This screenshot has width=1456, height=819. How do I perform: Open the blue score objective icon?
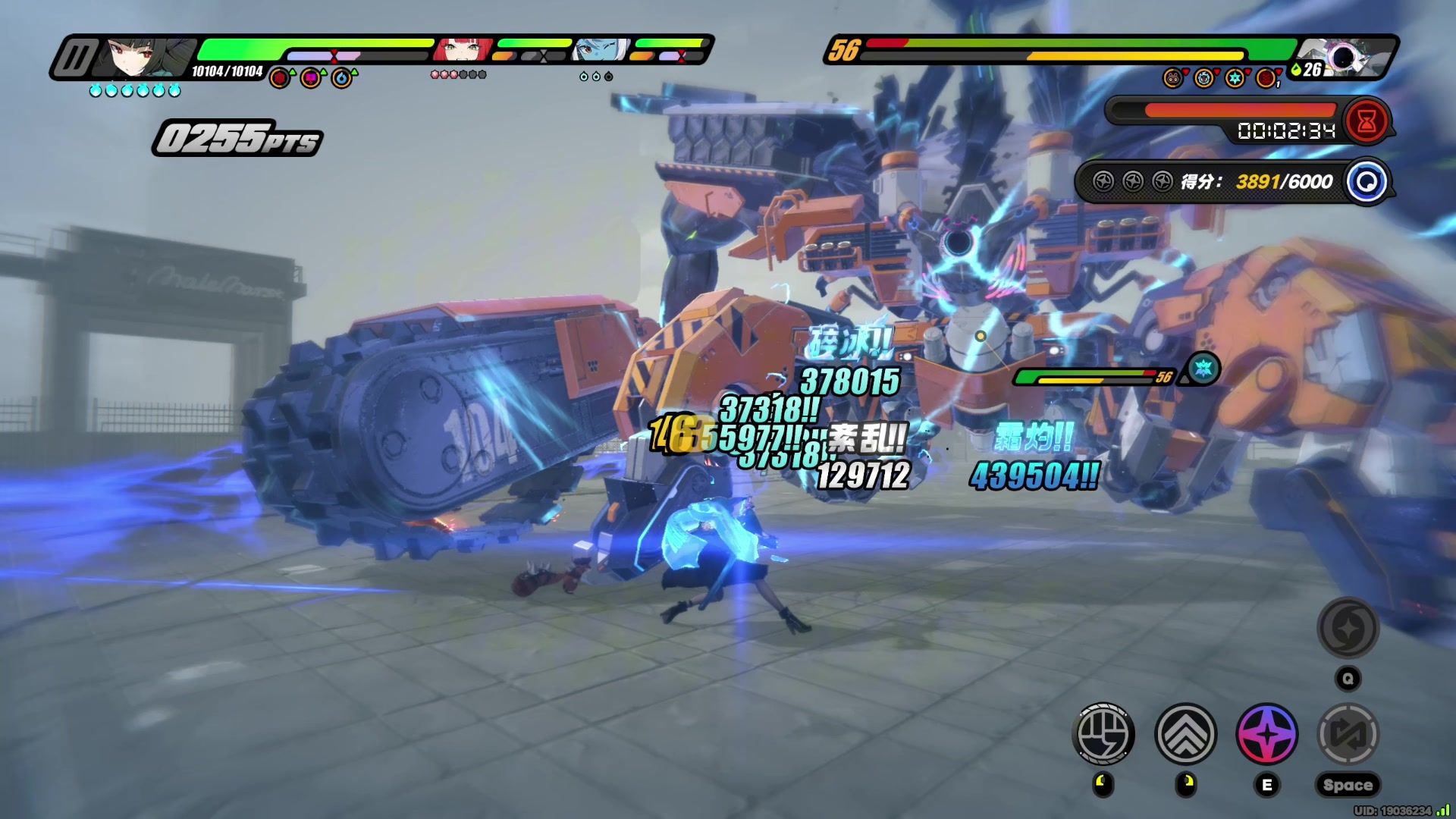click(1367, 182)
